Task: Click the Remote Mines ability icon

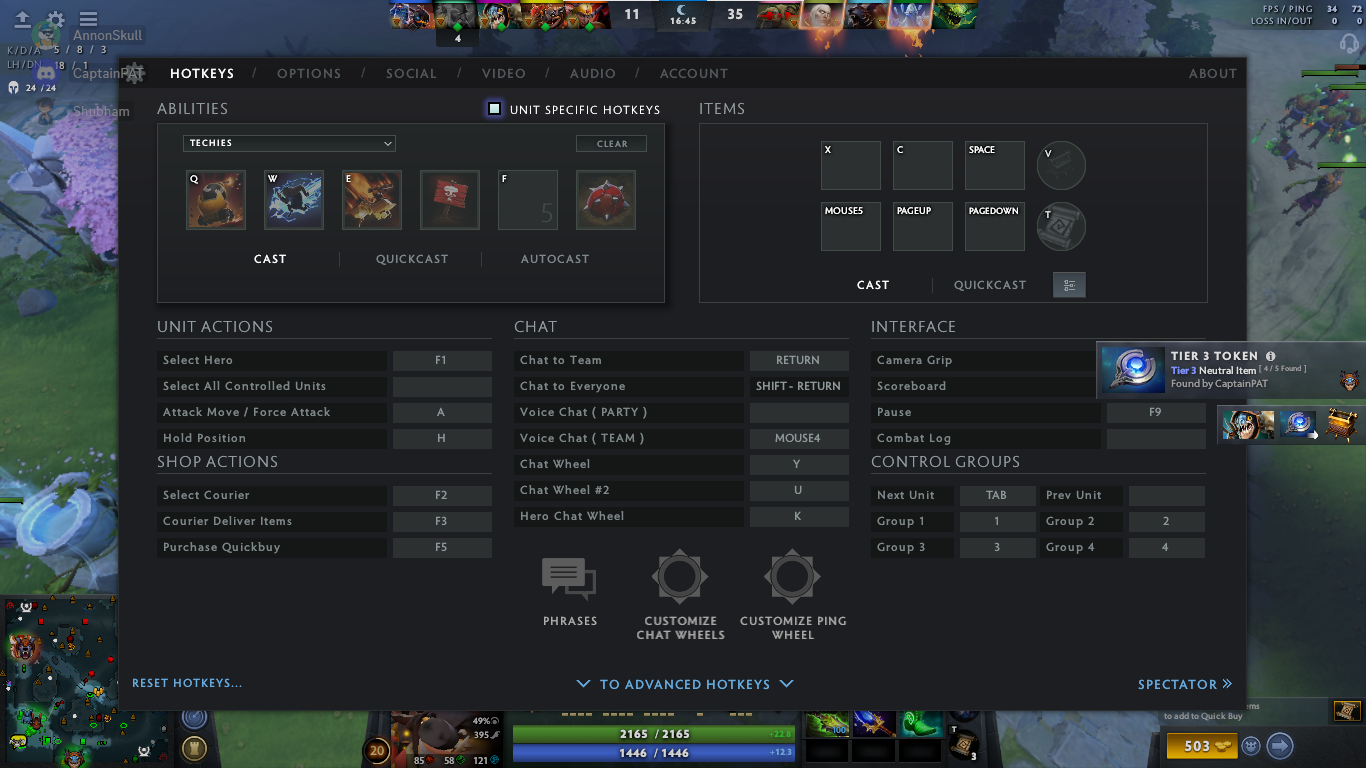Action: [x=605, y=199]
